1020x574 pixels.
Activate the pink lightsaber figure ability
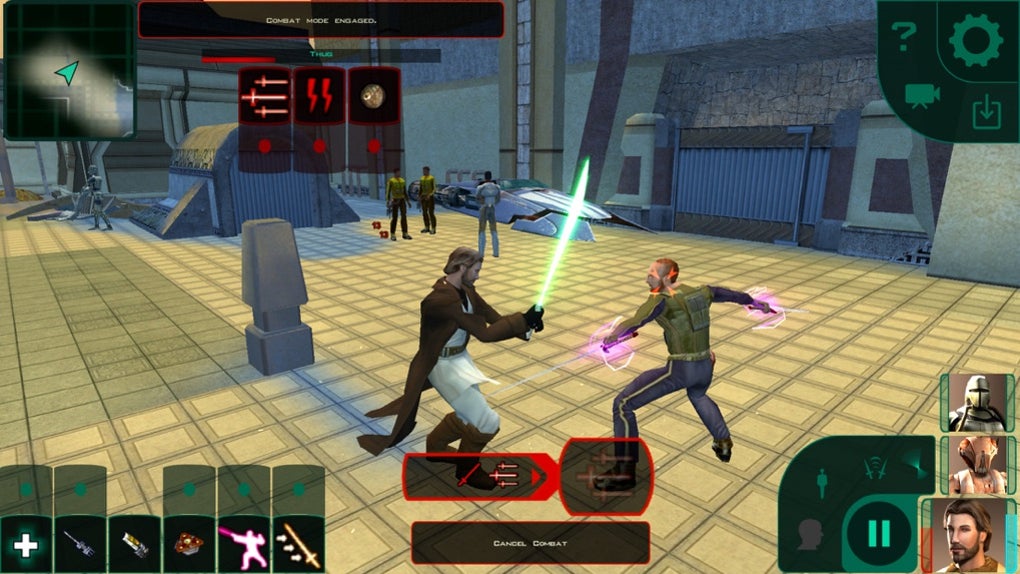point(243,545)
